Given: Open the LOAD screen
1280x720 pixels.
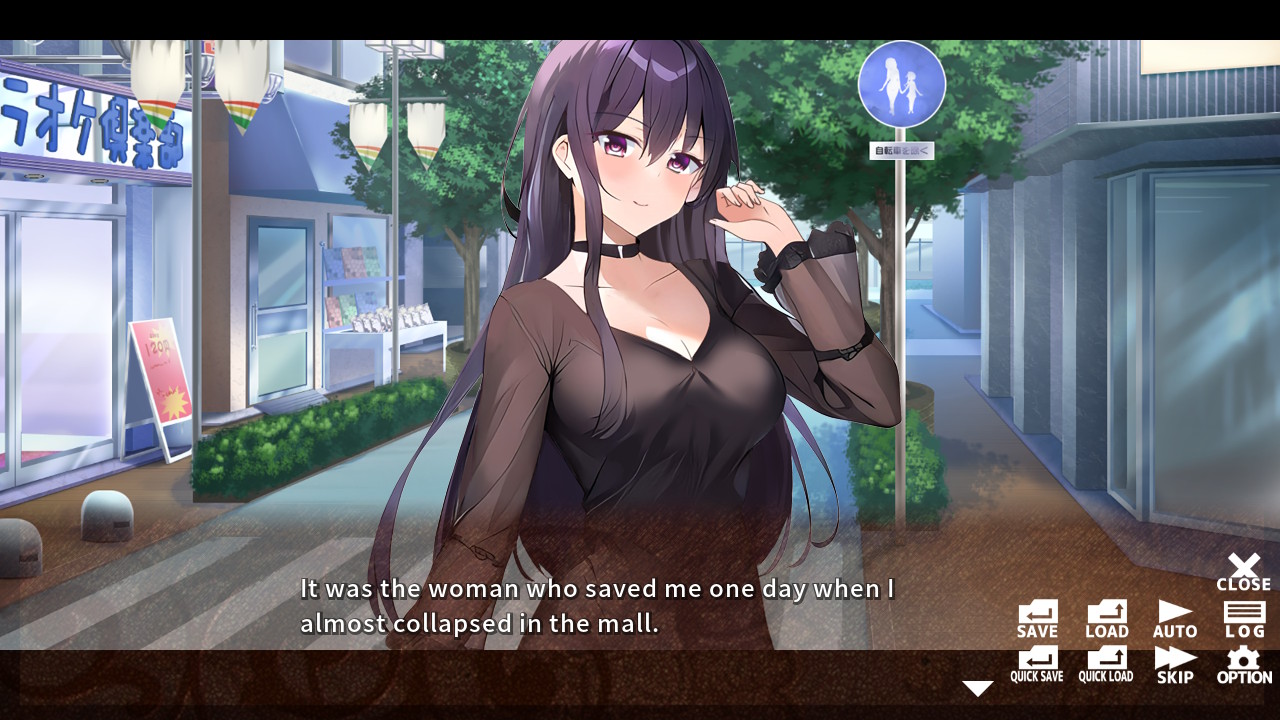Looking at the screenshot, I should tap(1106, 616).
